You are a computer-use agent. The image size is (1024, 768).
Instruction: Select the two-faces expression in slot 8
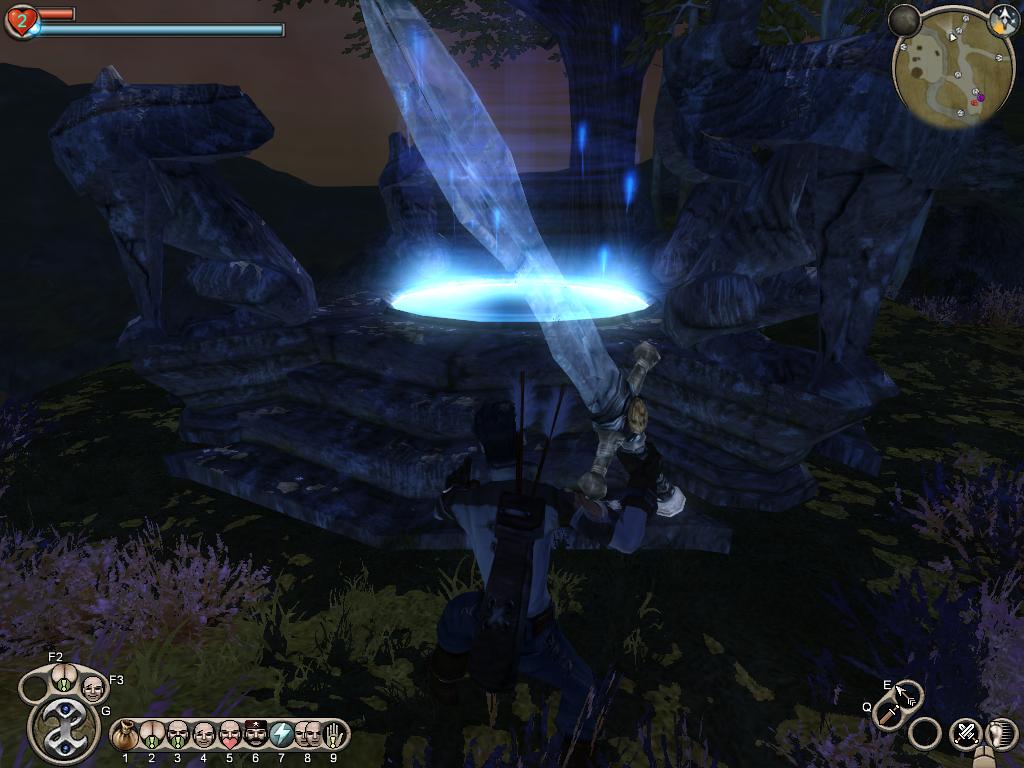(308, 735)
